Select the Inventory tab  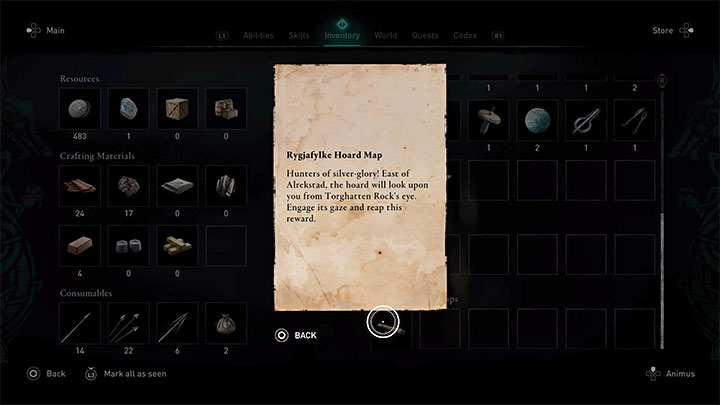342,35
